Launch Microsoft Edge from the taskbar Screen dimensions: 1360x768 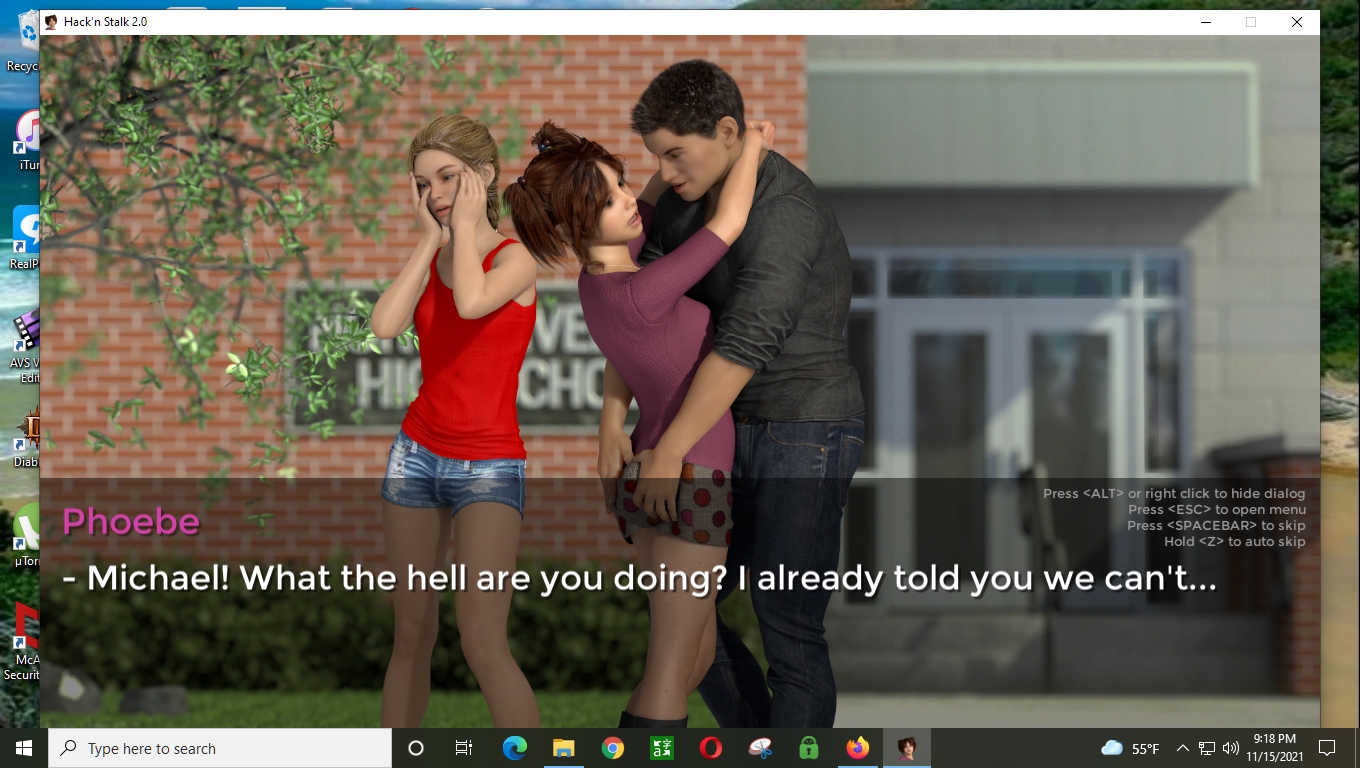tap(514, 748)
